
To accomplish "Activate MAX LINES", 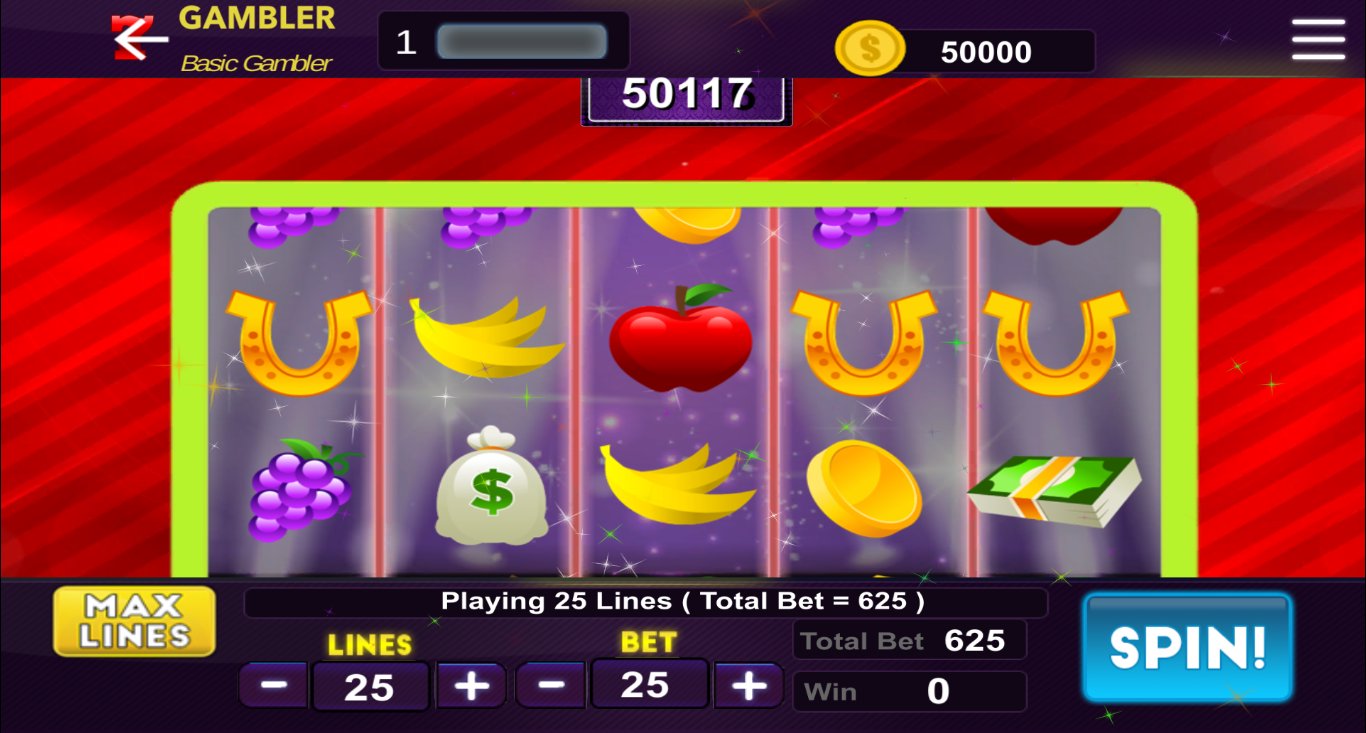I will (x=133, y=620).
